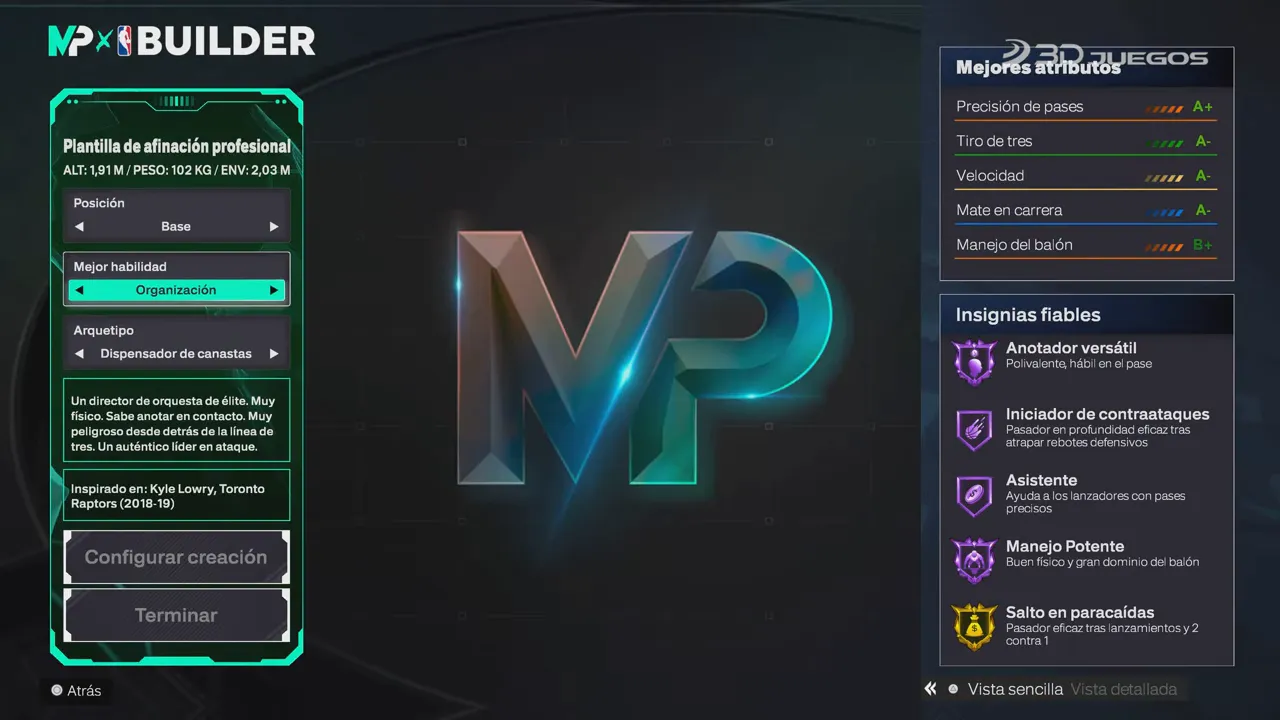
Task: Click the Anotador versátil badge icon
Action: tap(974, 361)
